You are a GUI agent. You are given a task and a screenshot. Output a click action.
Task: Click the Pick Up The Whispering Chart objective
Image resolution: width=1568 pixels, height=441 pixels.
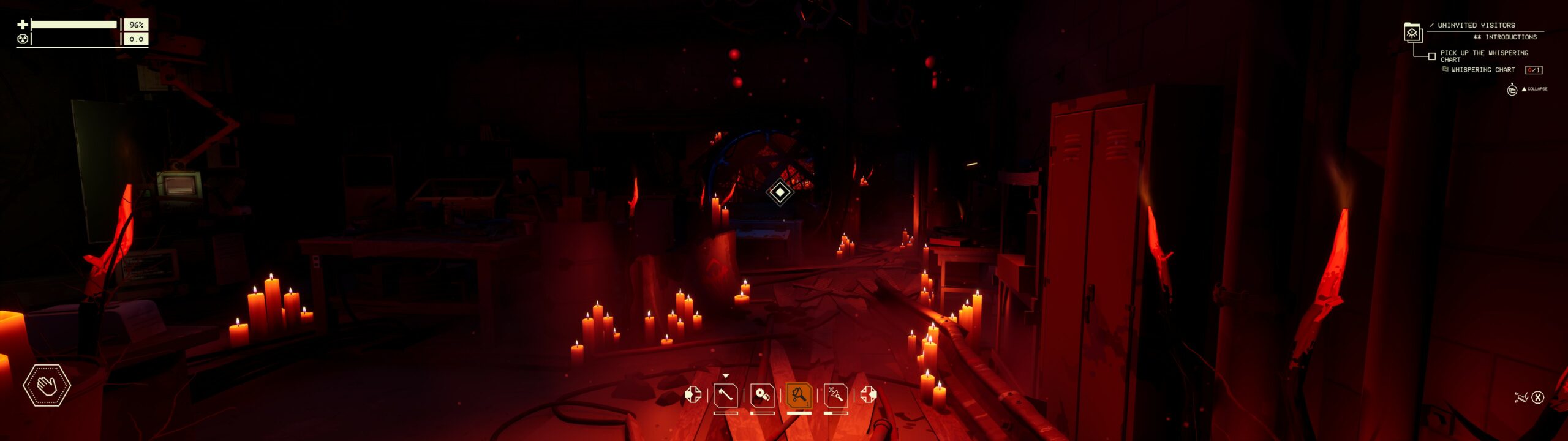1483,56
